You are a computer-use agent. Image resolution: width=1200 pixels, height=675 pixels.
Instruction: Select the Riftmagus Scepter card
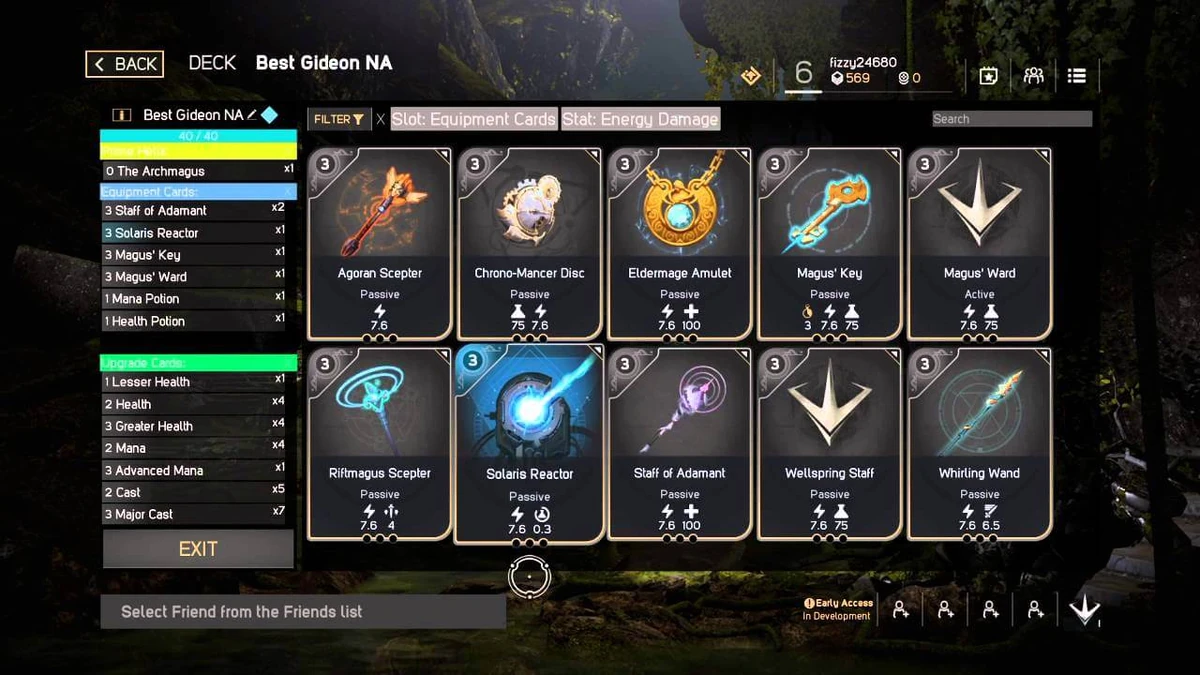[380, 444]
